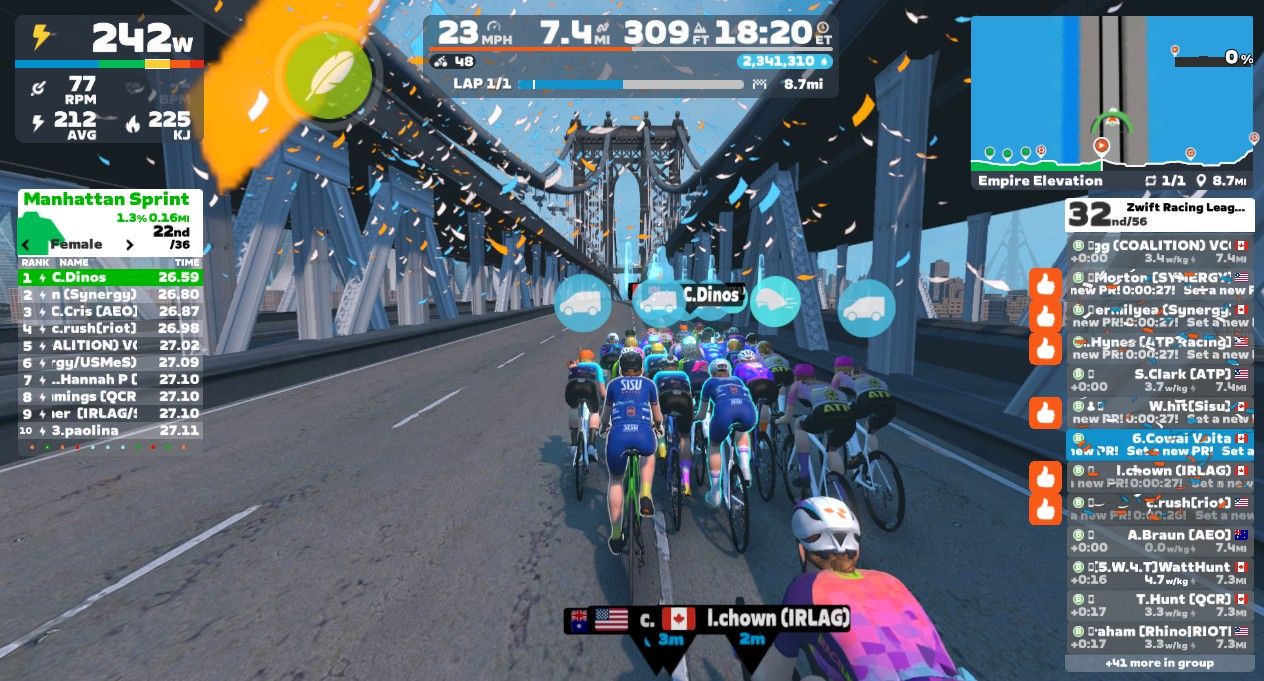
Task: Select S.Clark [ATP] in the rider list
Action: (1160, 380)
